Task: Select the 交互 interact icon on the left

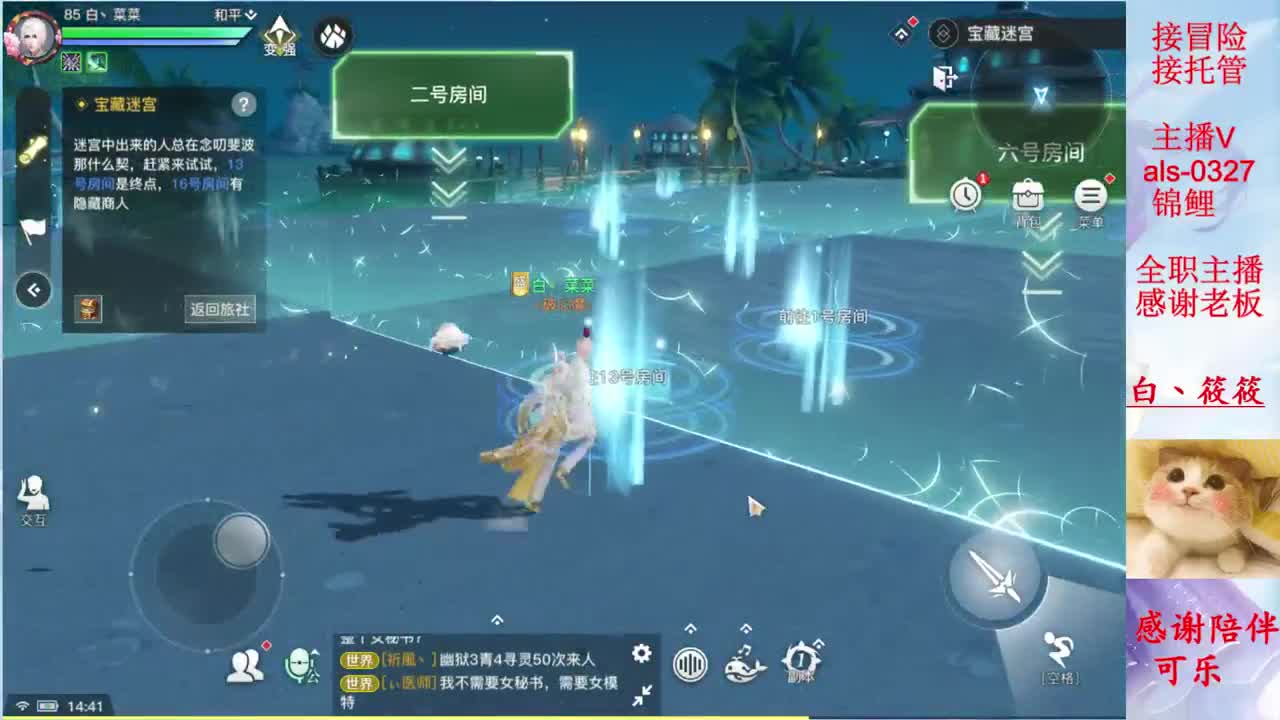Action: 35,492
